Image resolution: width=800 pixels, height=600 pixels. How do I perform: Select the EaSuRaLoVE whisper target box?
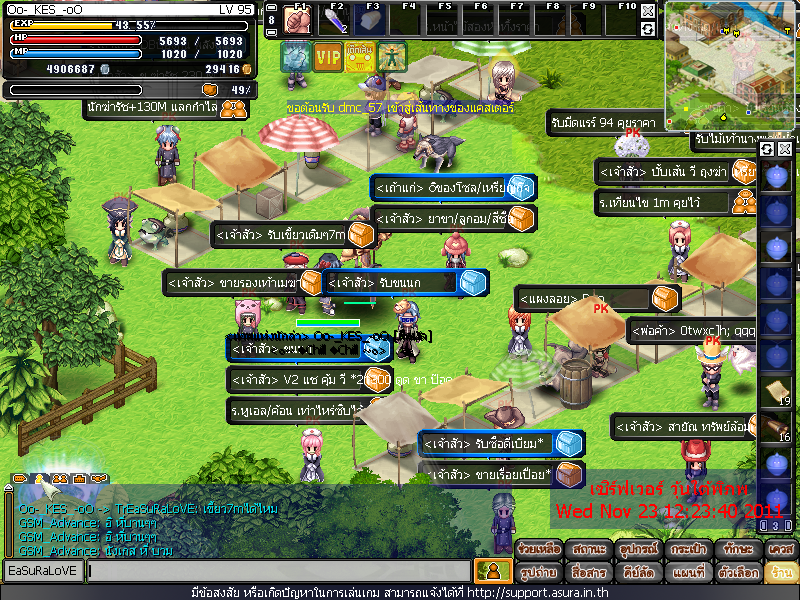tap(43, 571)
